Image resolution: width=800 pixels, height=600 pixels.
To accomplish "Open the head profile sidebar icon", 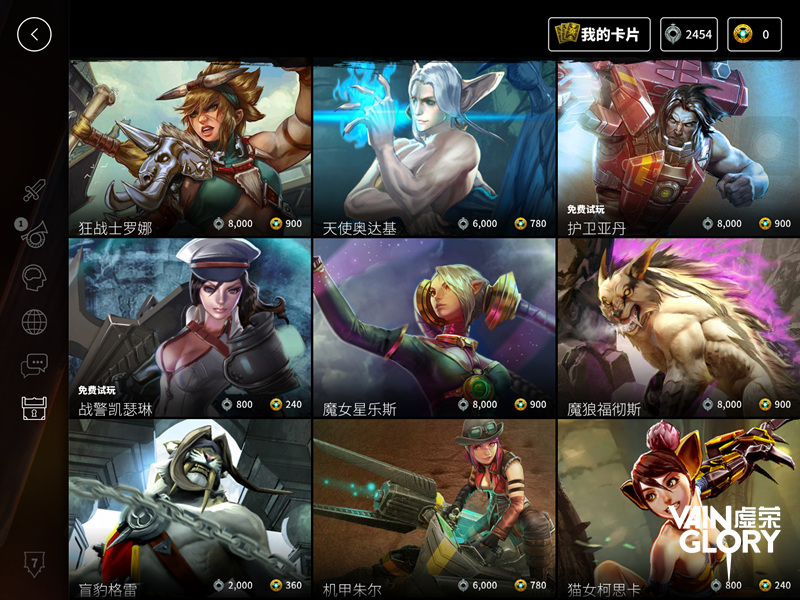I will point(35,277).
